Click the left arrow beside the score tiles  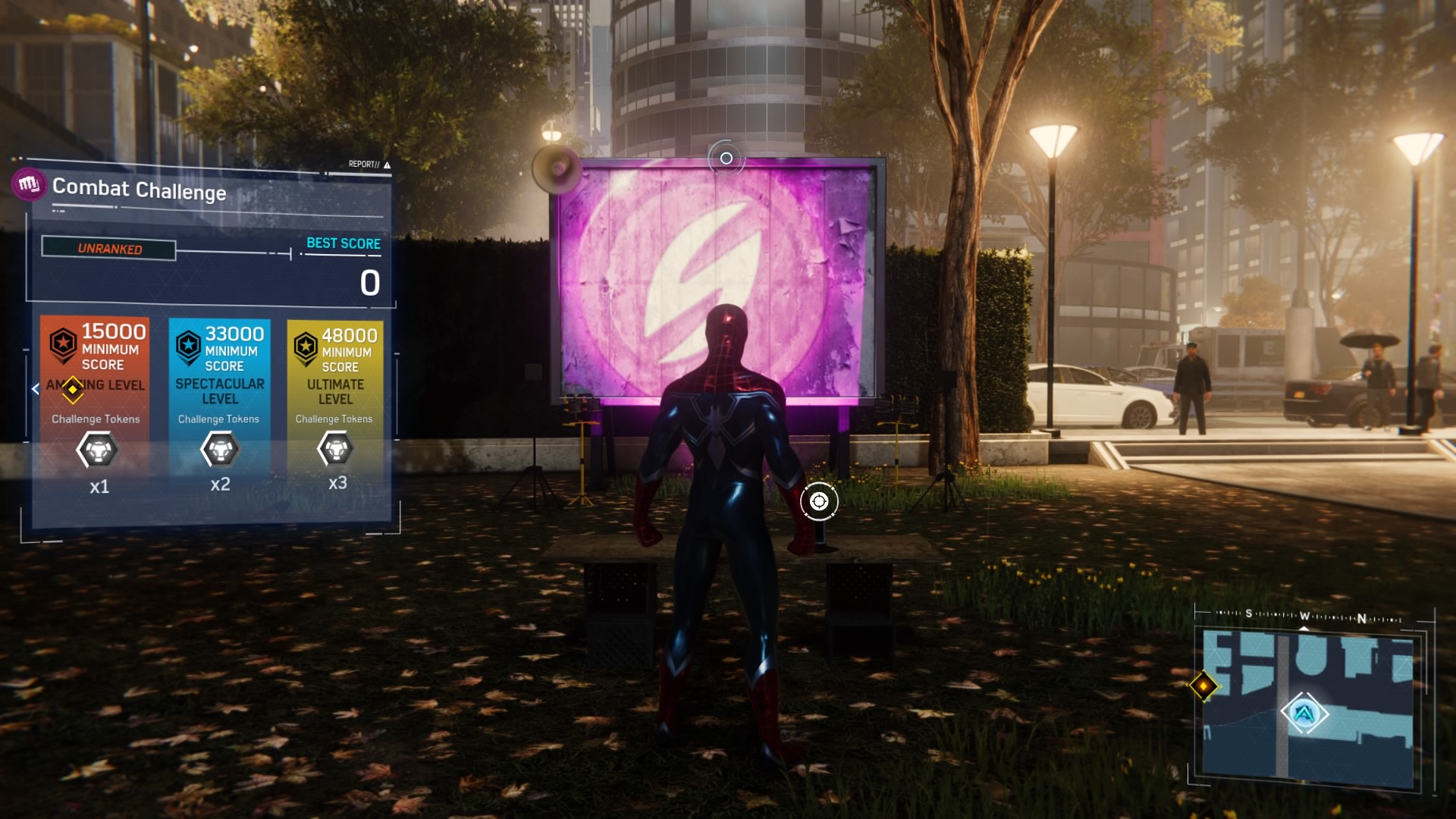pos(36,389)
